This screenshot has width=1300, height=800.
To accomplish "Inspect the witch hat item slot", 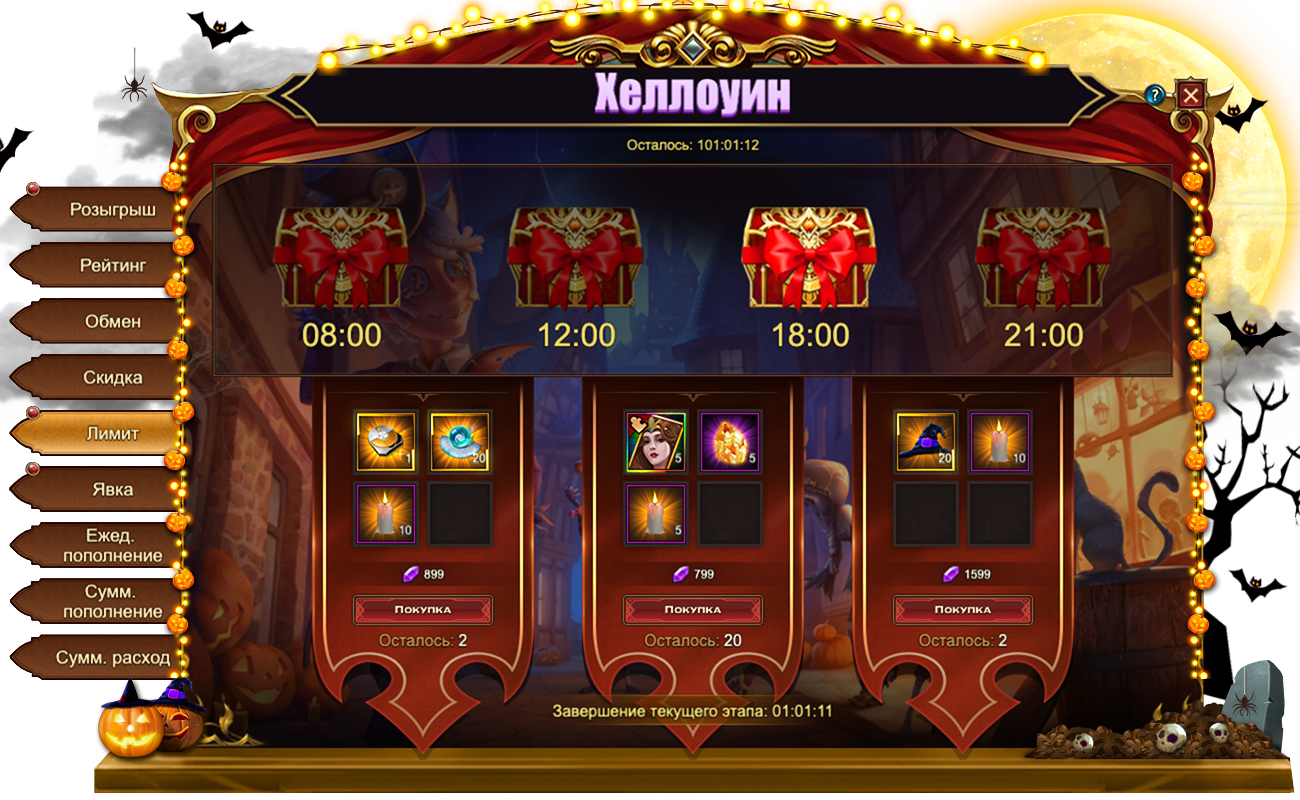I will pyautogui.click(x=926, y=441).
